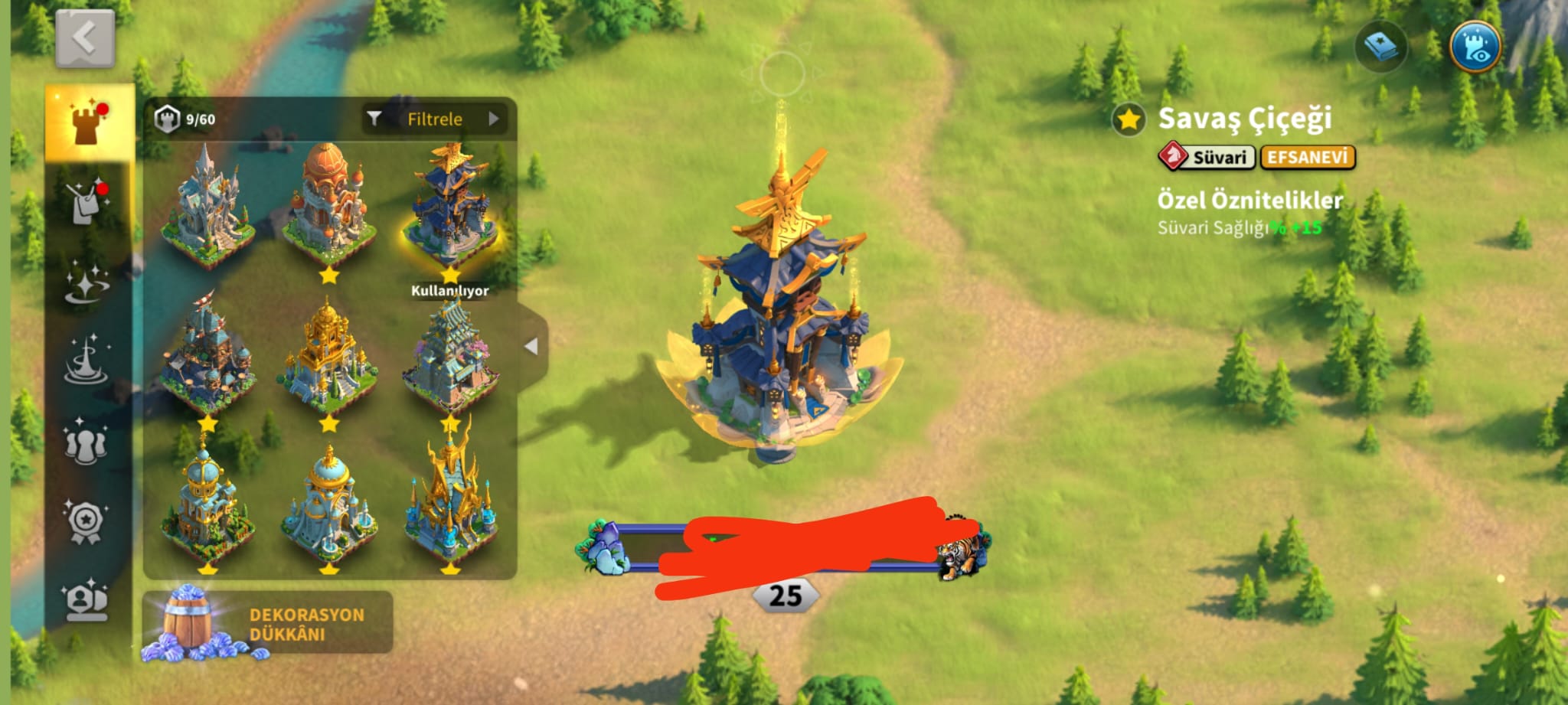This screenshot has width=1568, height=705.
Task: Select the white spired castle skin
Action: 207,207
